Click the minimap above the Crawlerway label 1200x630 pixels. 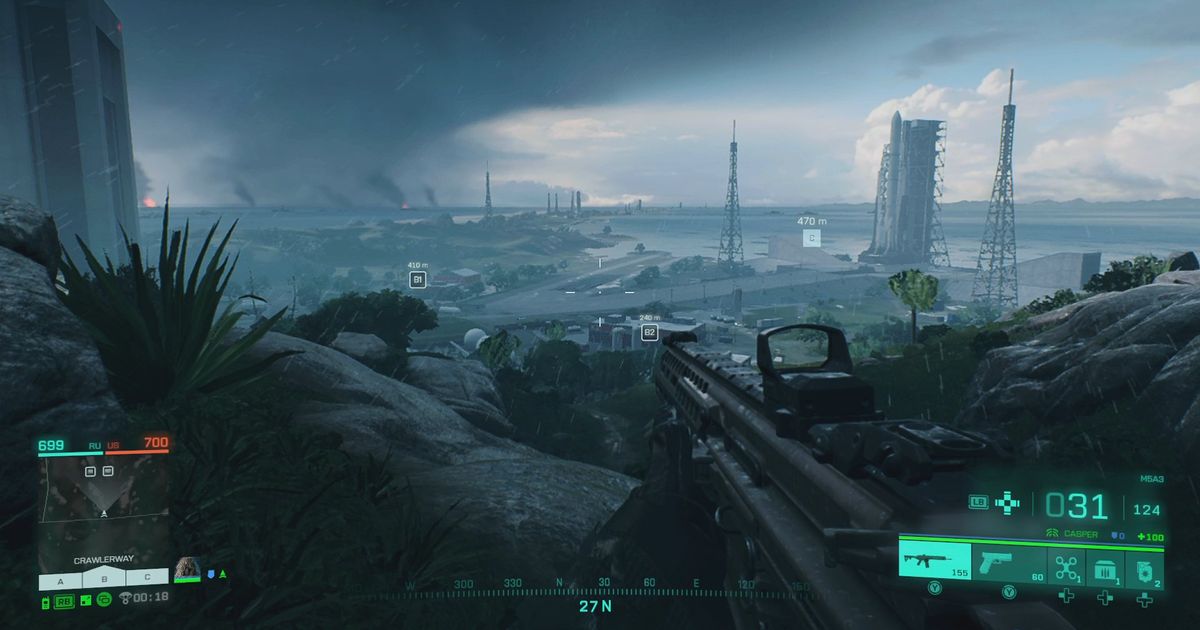pos(103,501)
